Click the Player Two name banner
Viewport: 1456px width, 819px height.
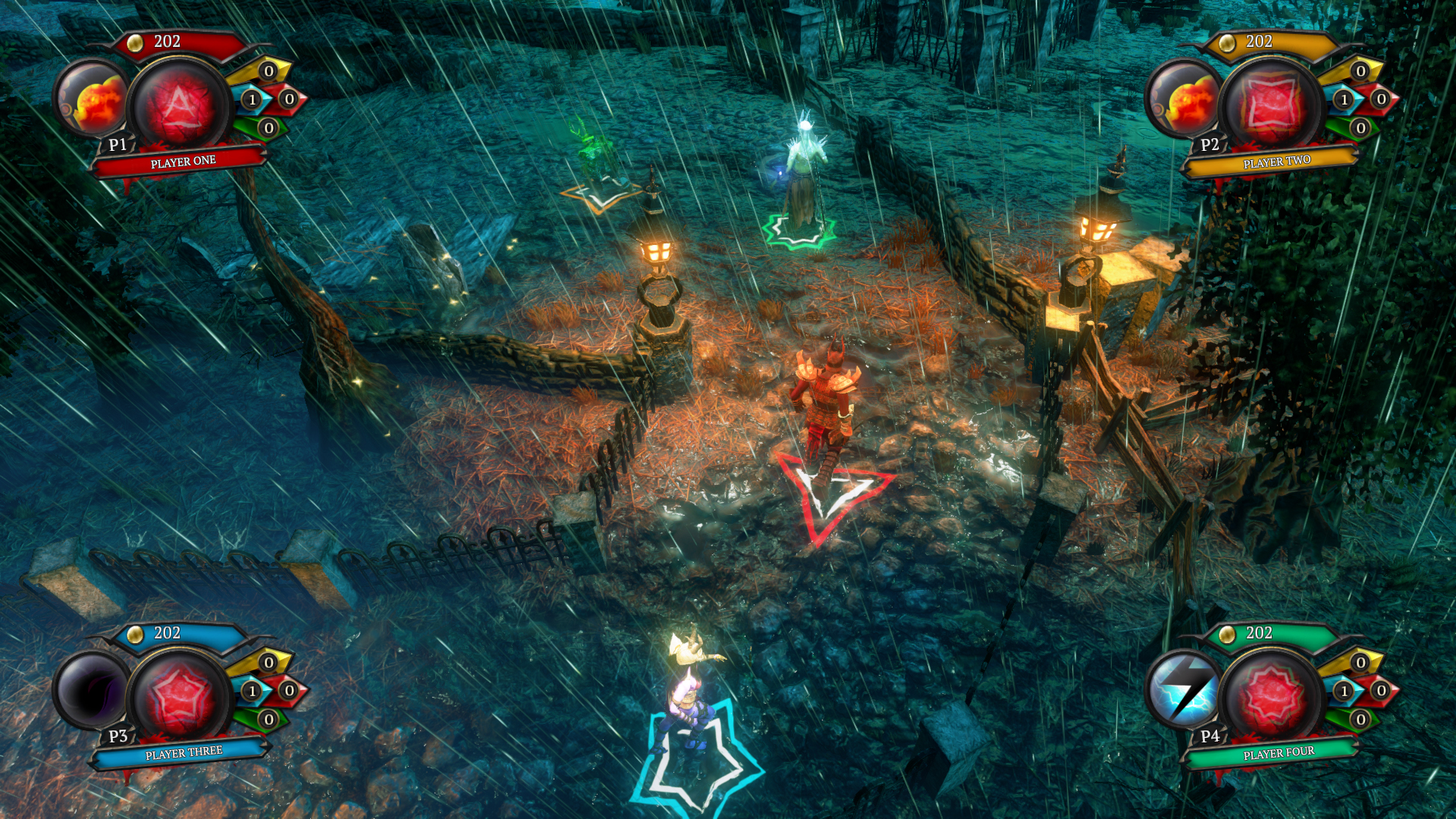click(x=1276, y=162)
